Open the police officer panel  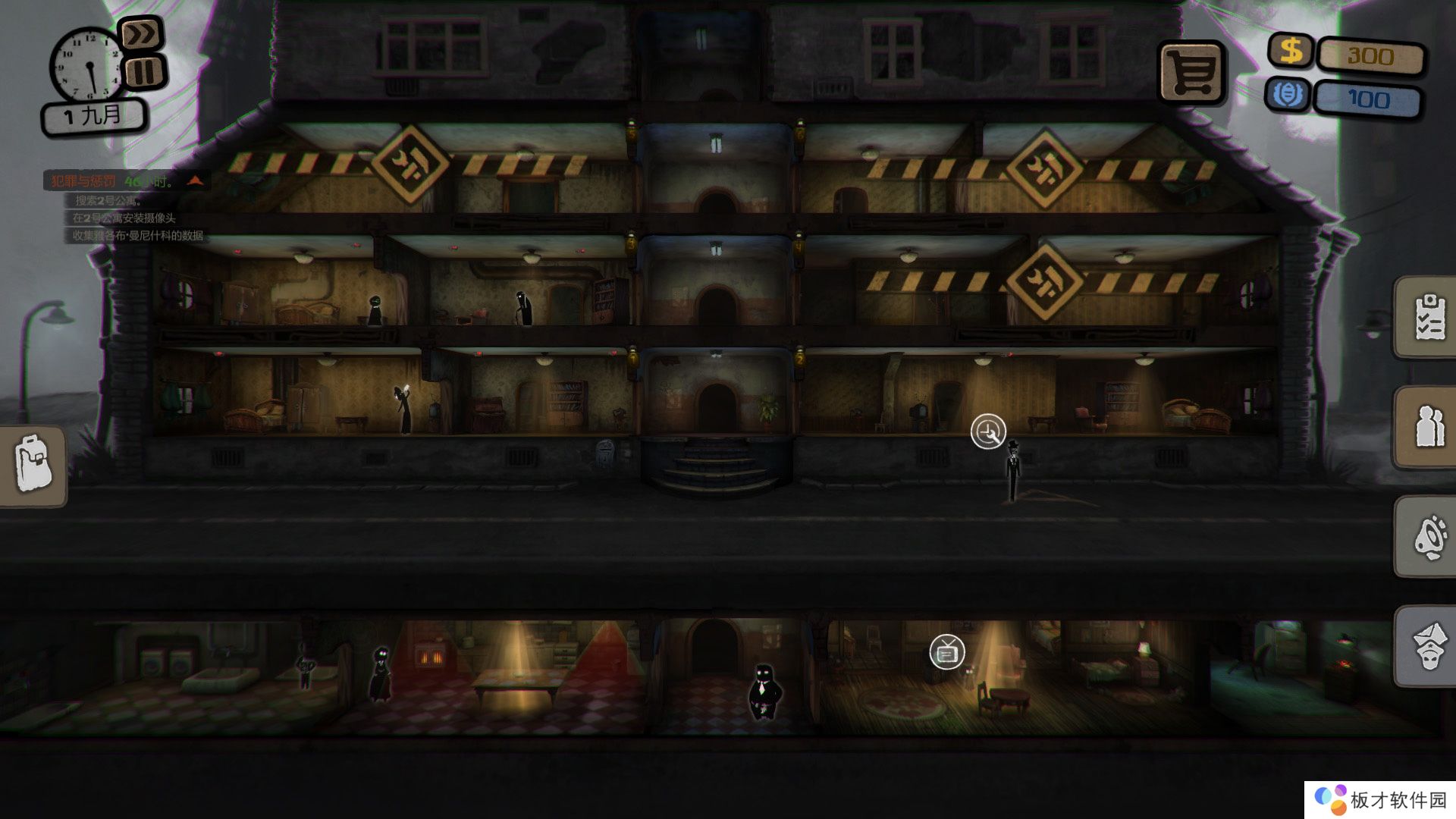click(x=1429, y=645)
